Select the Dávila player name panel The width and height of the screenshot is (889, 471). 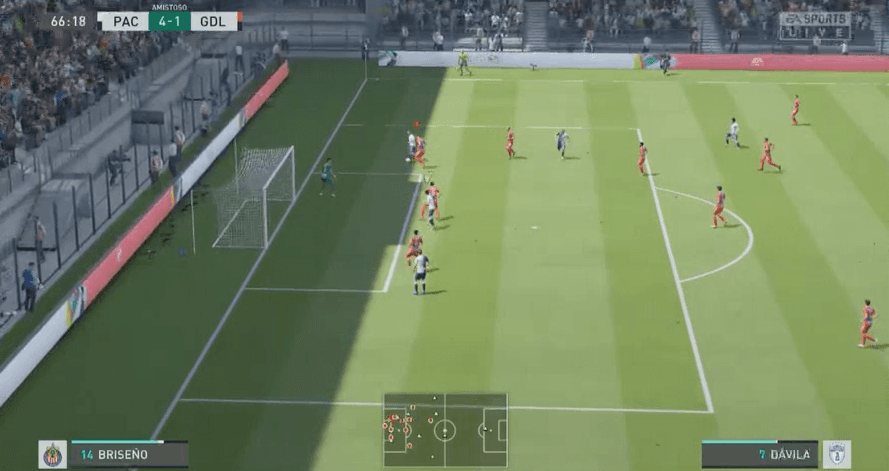[760, 455]
